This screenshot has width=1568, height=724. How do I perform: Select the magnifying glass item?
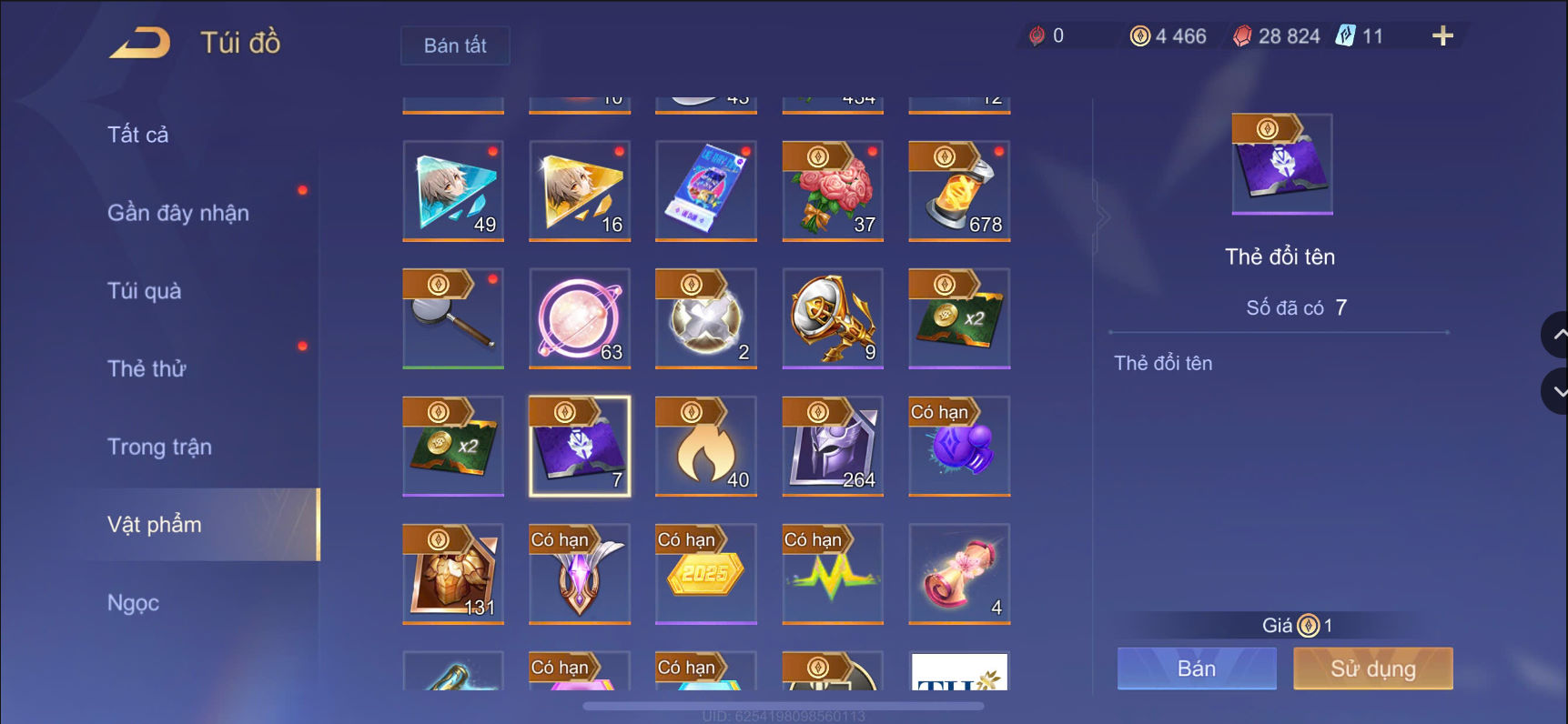click(x=452, y=318)
